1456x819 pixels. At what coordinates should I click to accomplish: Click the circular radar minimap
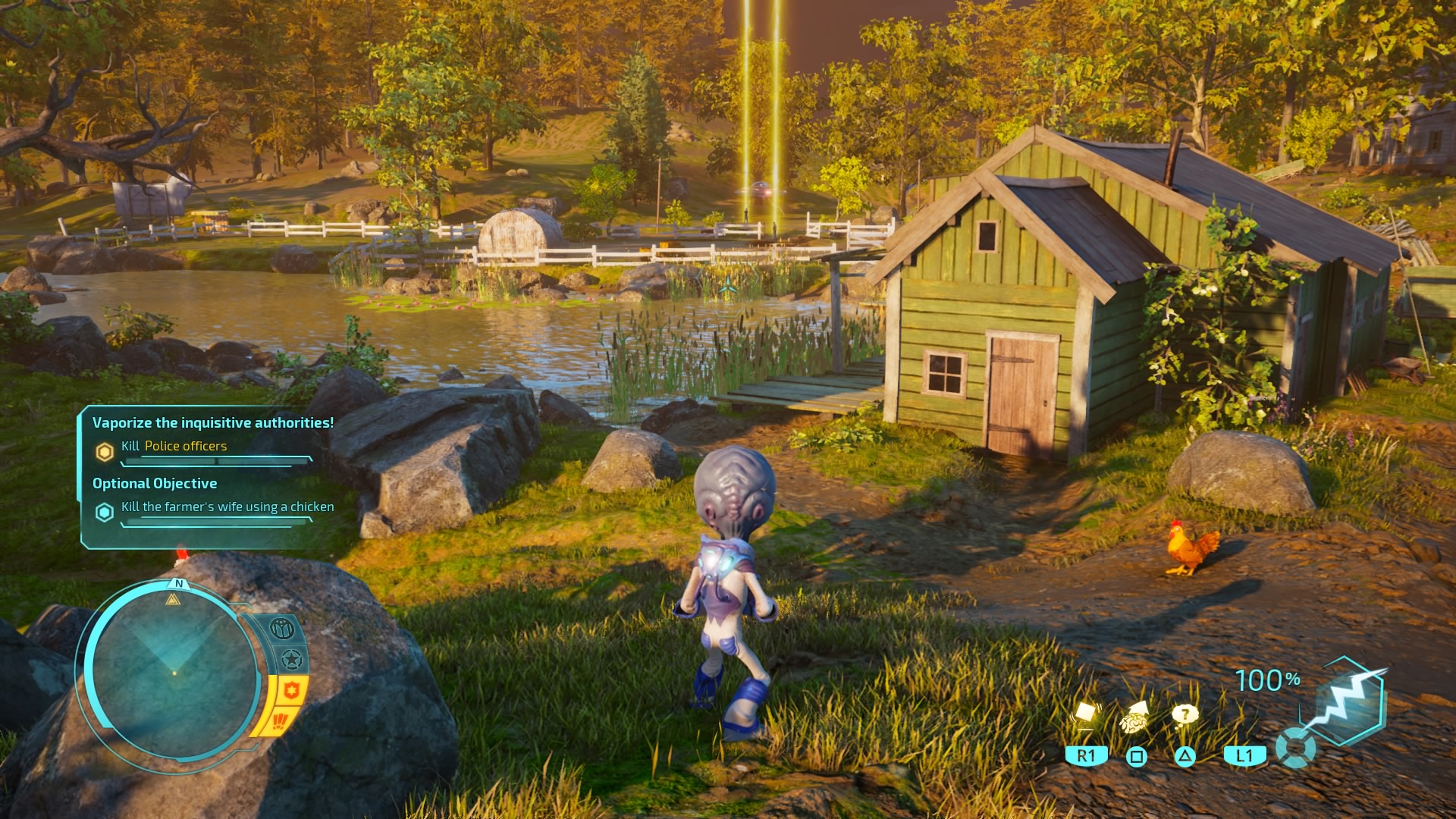(x=173, y=671)
